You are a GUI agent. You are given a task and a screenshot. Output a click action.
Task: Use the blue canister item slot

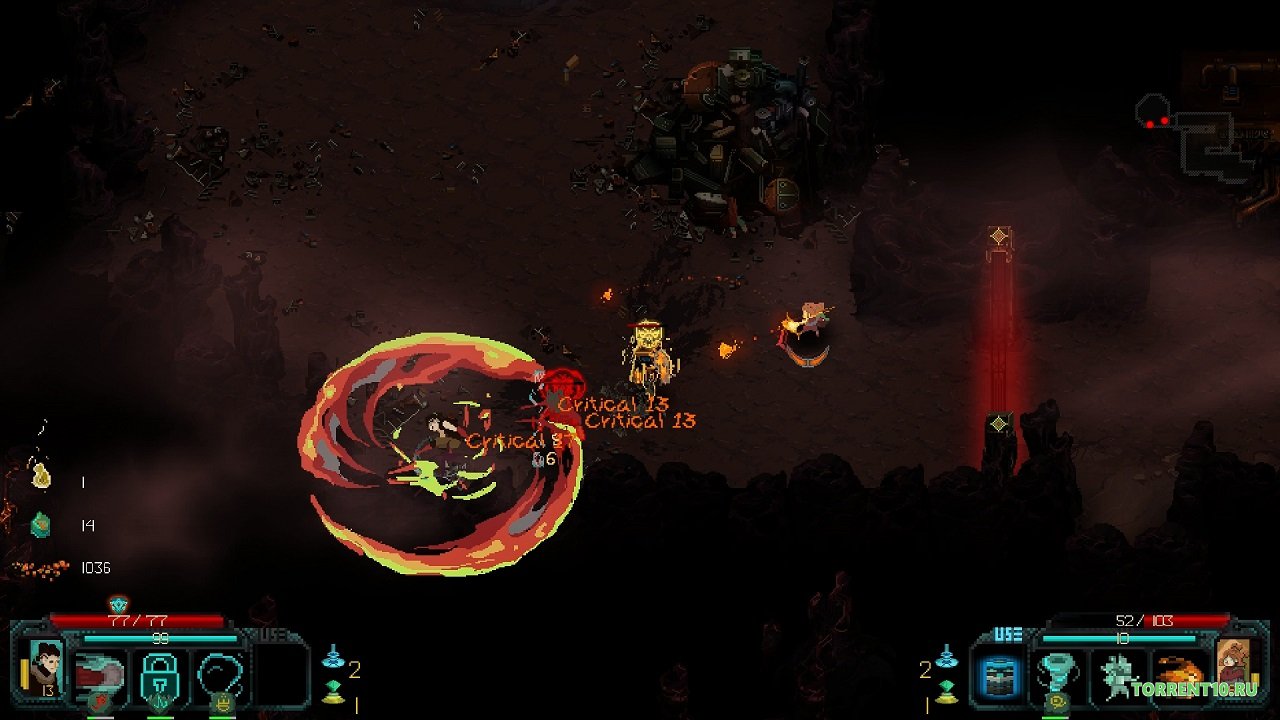tap(997, 674)
